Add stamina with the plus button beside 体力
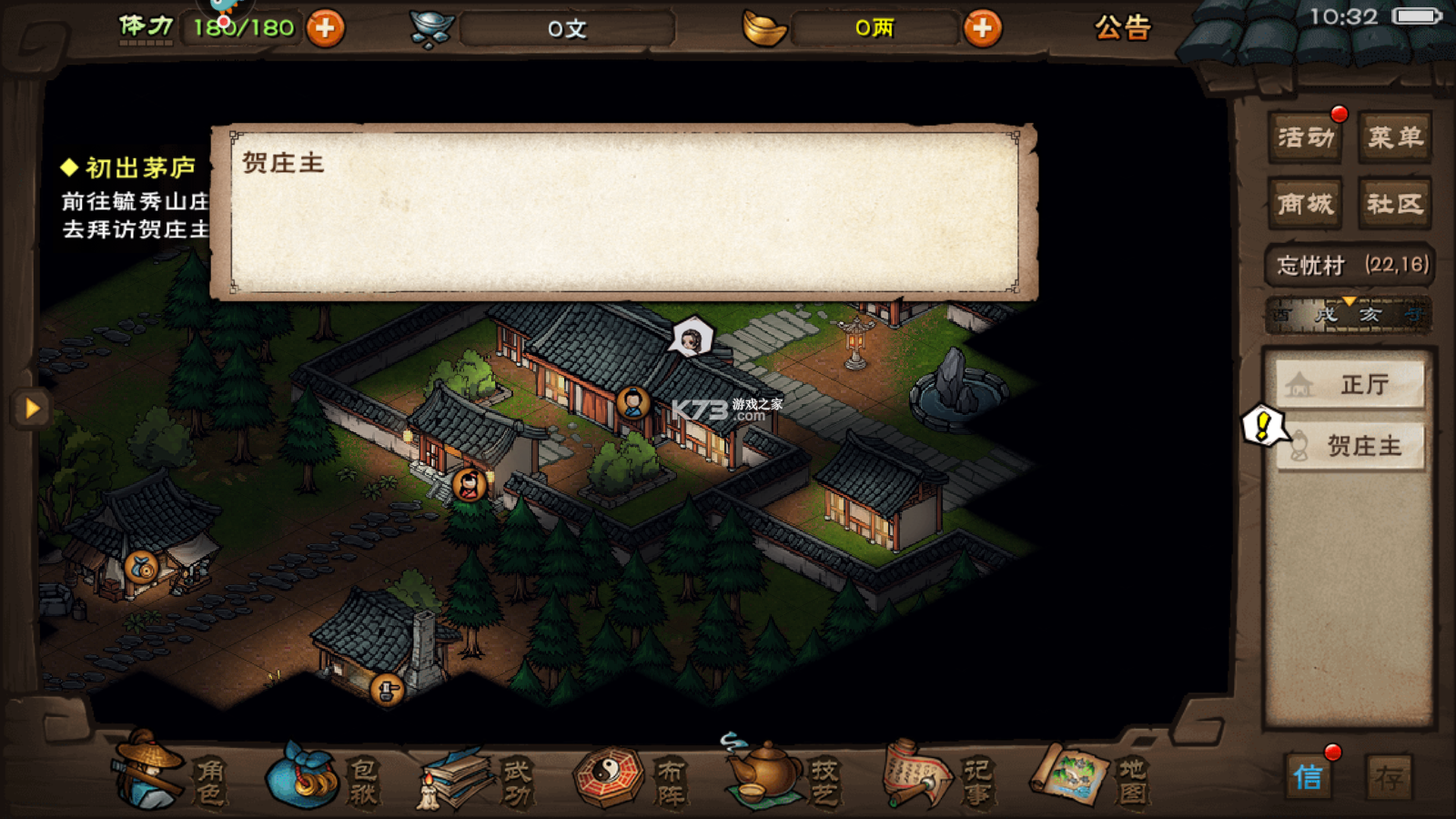The image size is (1456, 819). 325,28
